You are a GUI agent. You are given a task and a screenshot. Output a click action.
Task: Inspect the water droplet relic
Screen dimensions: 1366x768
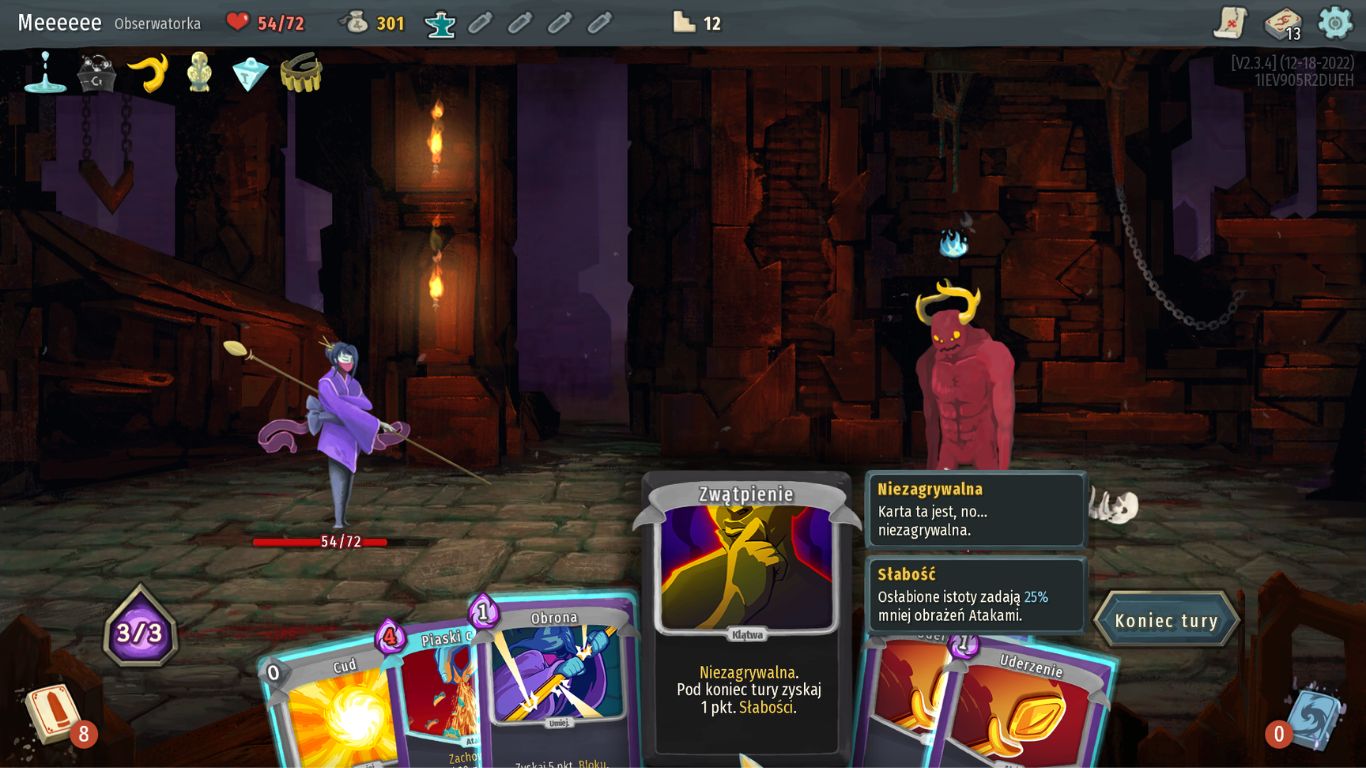[45, 73]
